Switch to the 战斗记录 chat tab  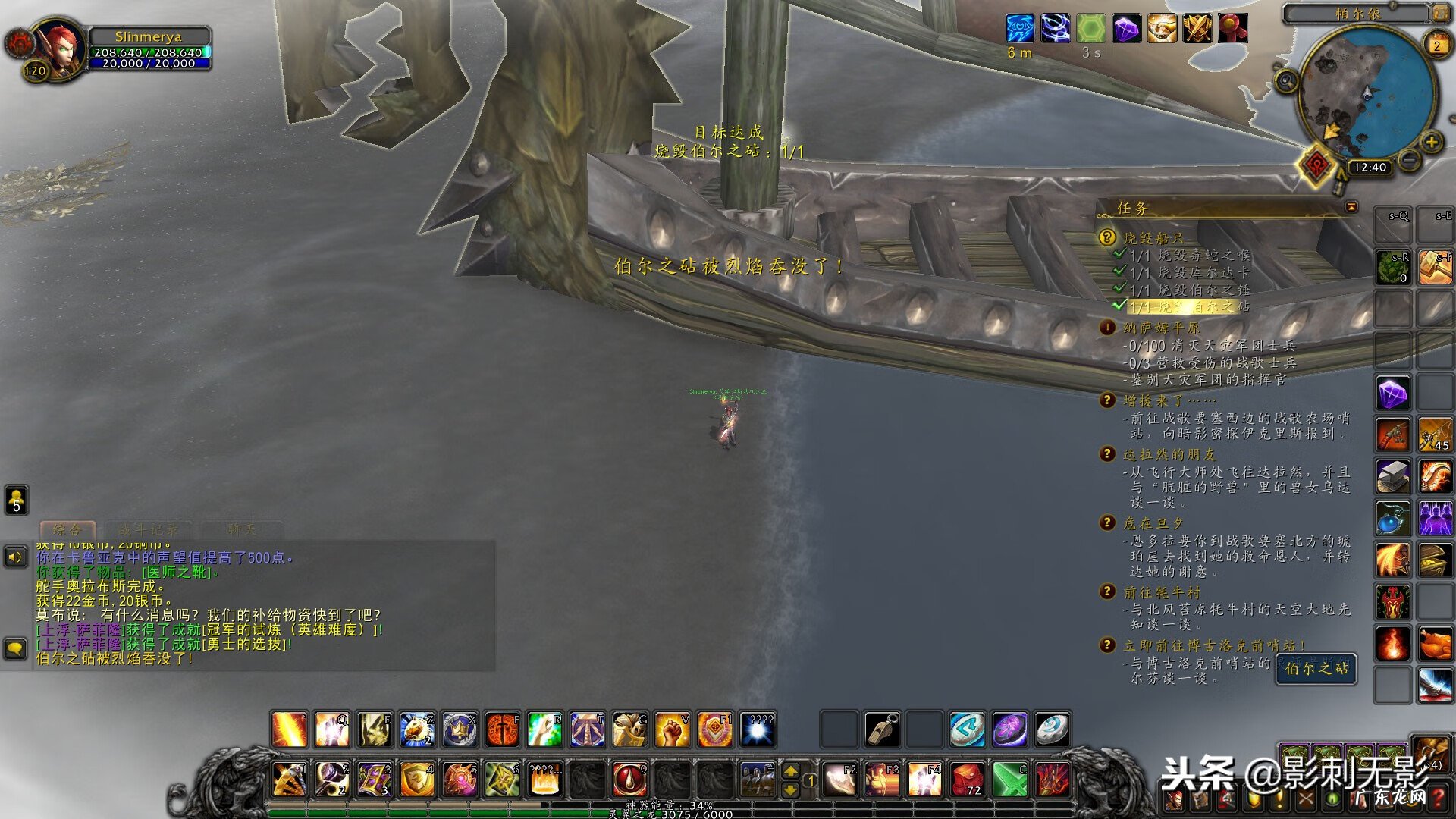pos(149,529)
